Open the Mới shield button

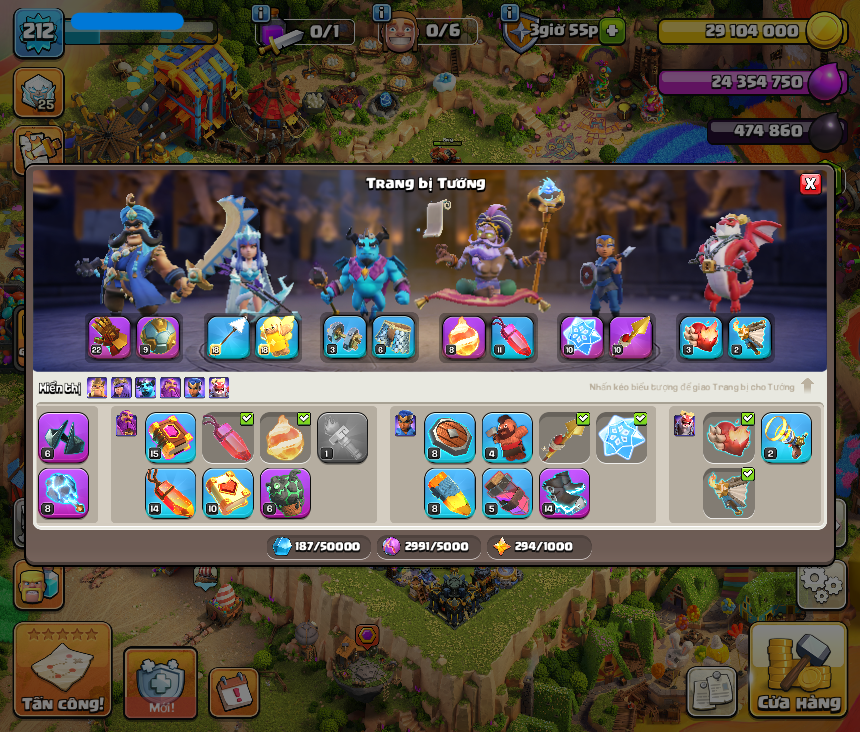[160, 682]
